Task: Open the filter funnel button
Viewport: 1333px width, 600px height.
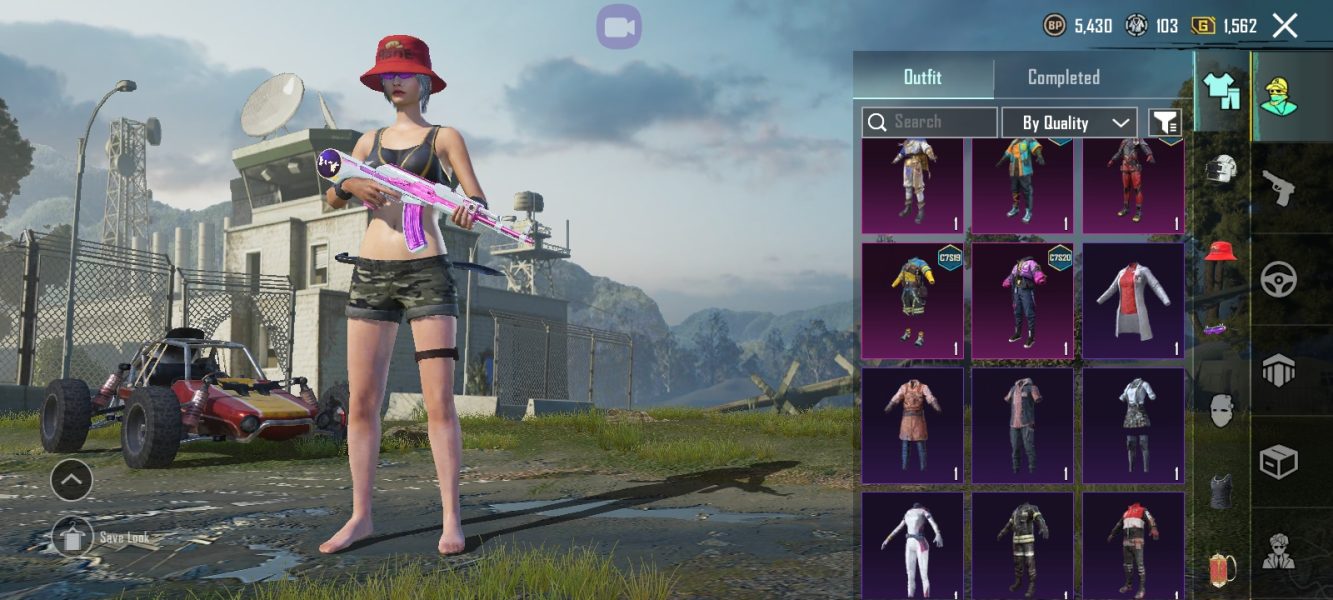Action: click(x=1165, y=122)
